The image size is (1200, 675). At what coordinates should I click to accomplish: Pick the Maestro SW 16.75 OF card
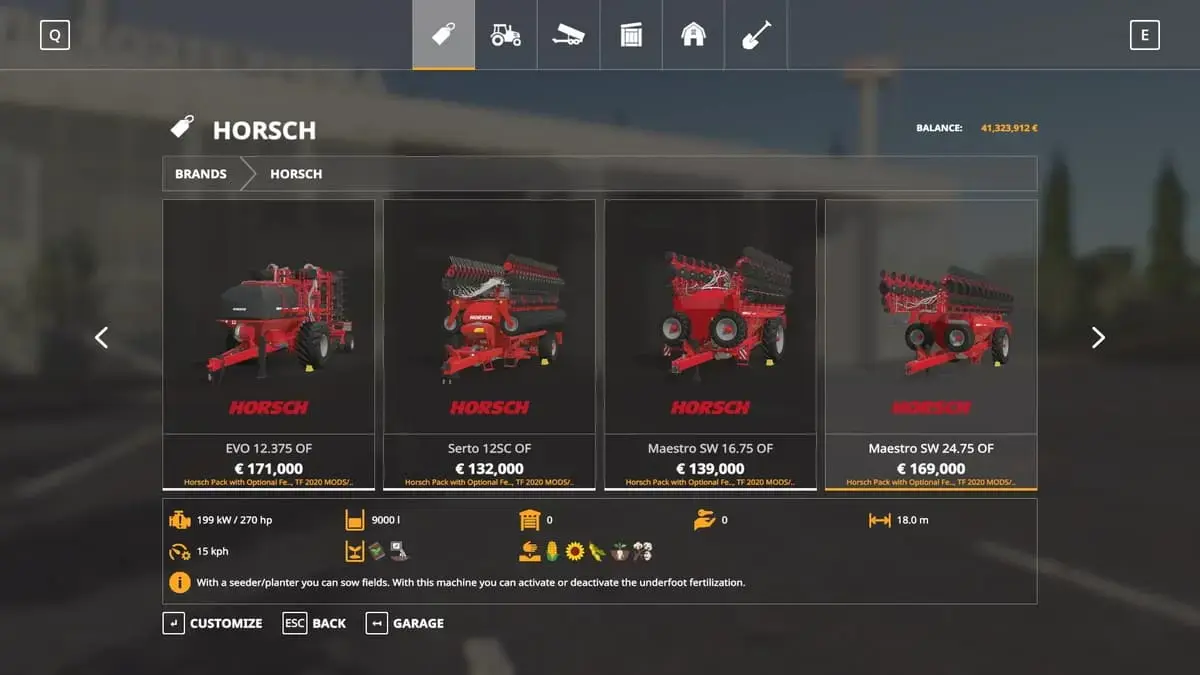(x=710, y=343)
